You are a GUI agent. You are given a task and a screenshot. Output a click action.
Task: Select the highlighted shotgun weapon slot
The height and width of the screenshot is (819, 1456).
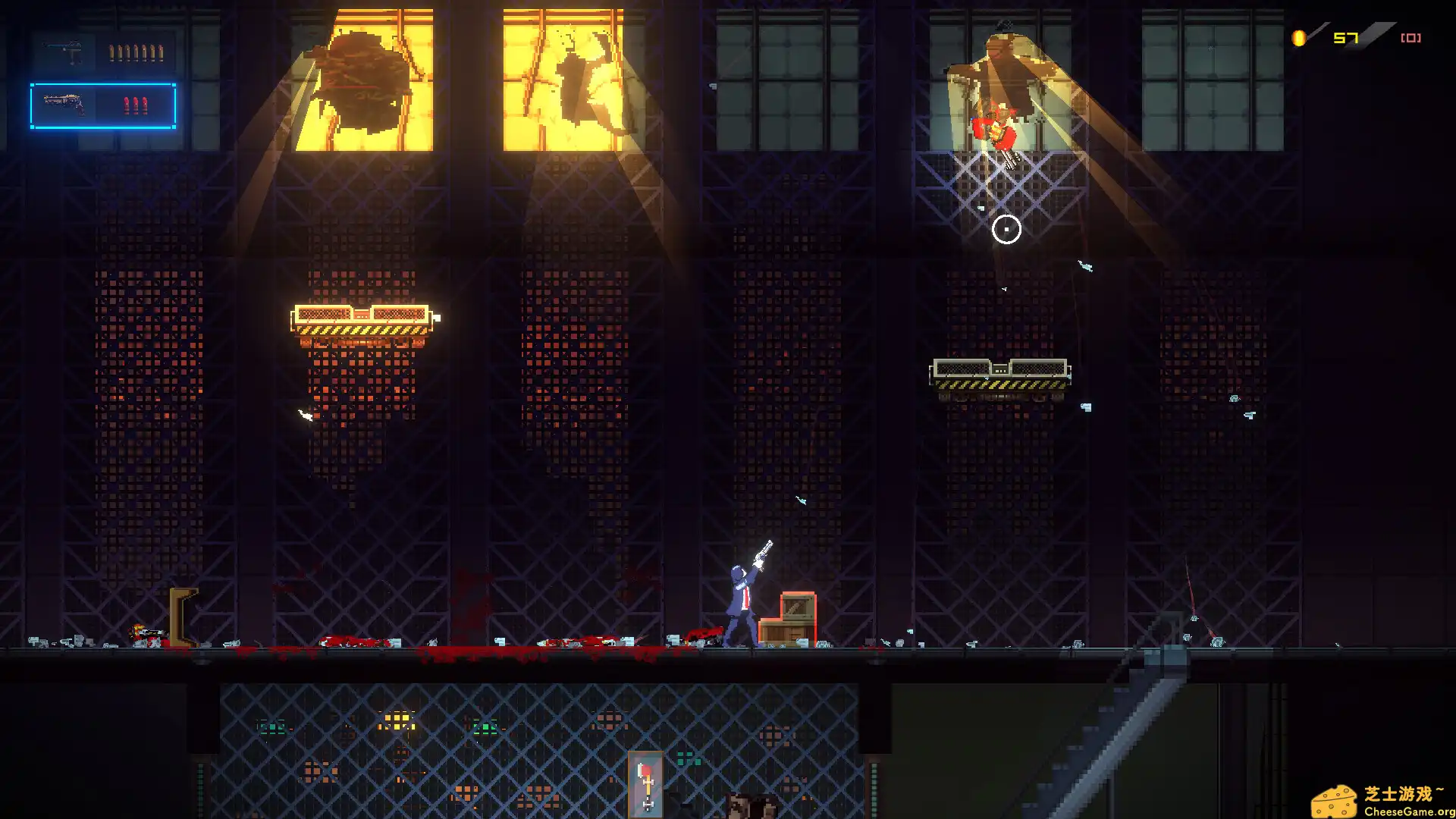point(103,105)
